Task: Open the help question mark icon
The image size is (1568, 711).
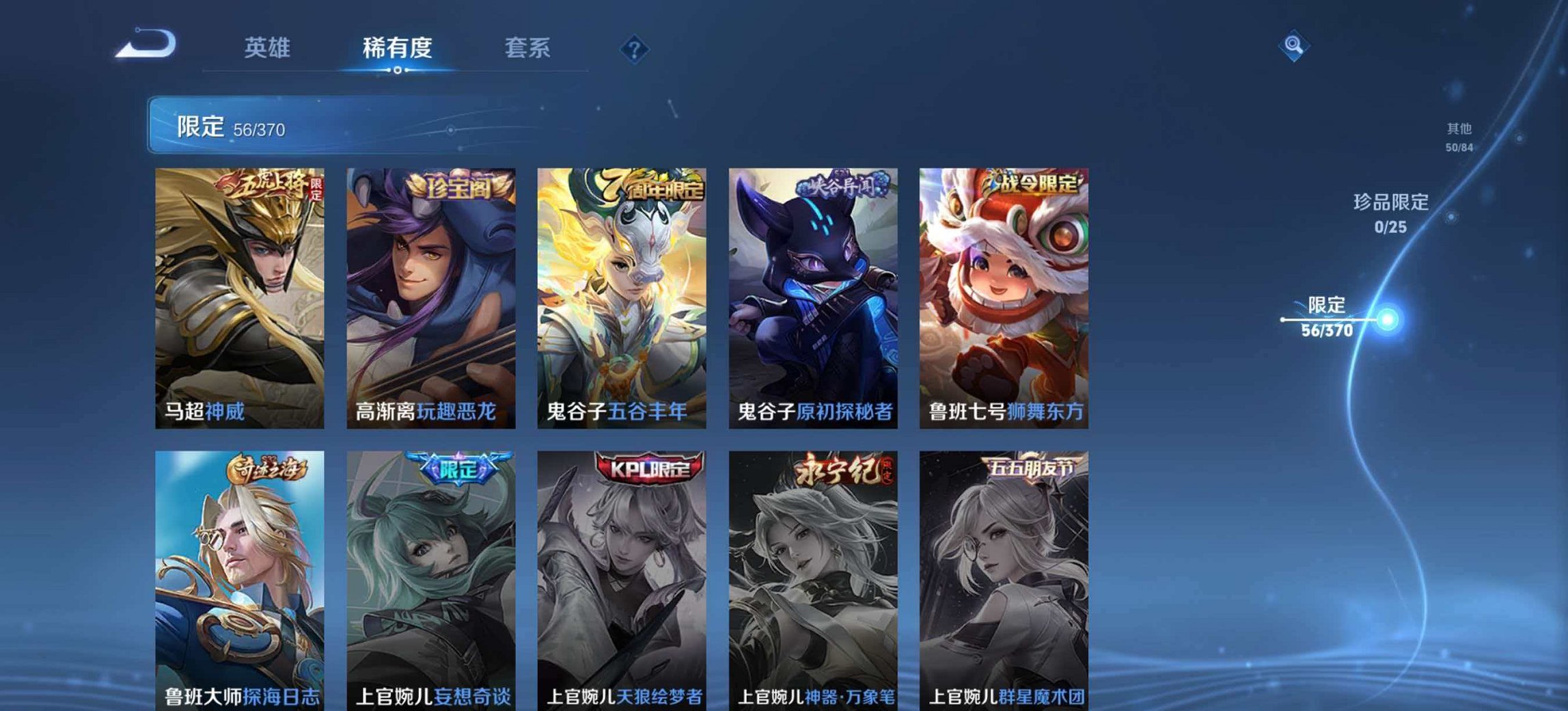Action: point(633,48)
